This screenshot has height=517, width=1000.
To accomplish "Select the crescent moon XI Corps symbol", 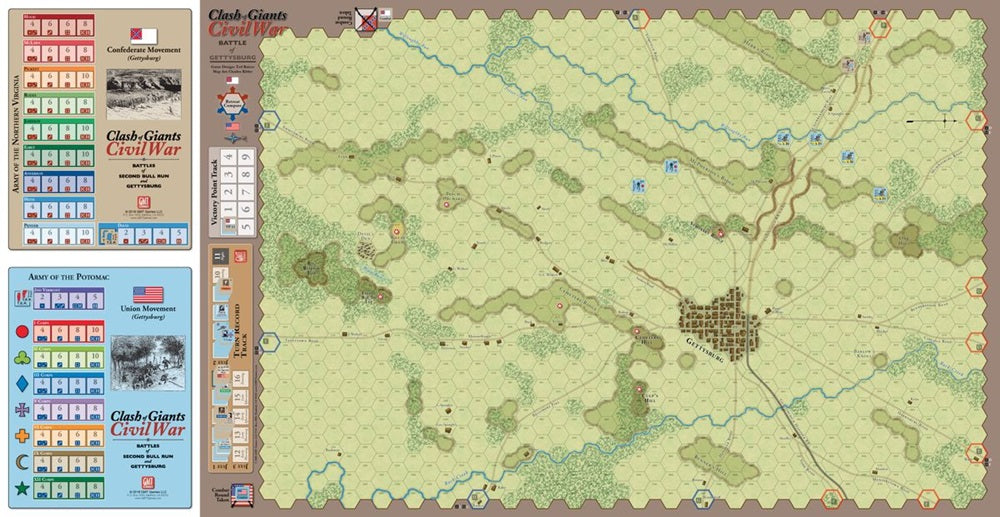I will click(21, 461).
